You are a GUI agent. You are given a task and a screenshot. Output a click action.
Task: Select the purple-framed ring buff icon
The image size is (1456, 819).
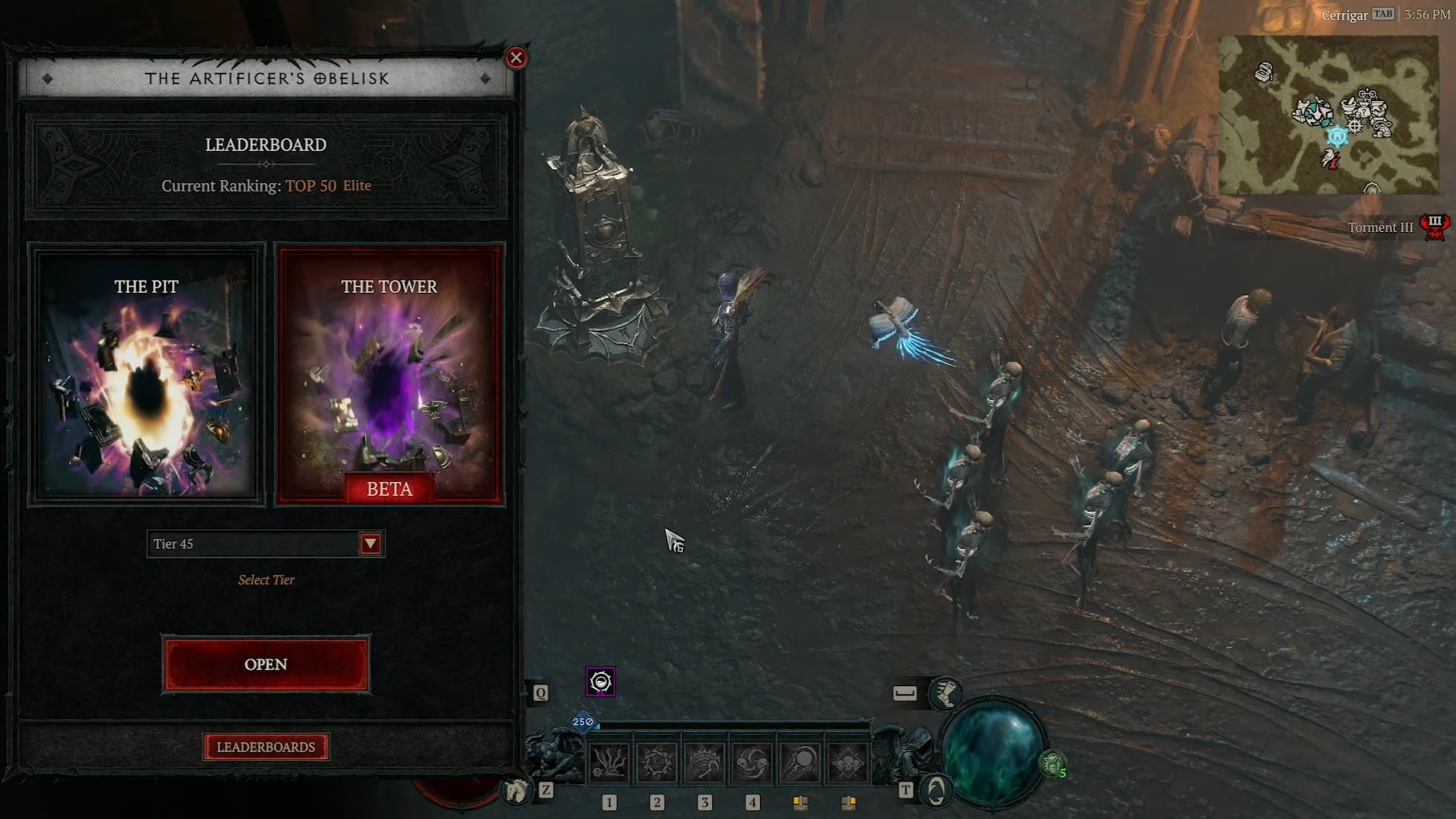coord(600,682)
